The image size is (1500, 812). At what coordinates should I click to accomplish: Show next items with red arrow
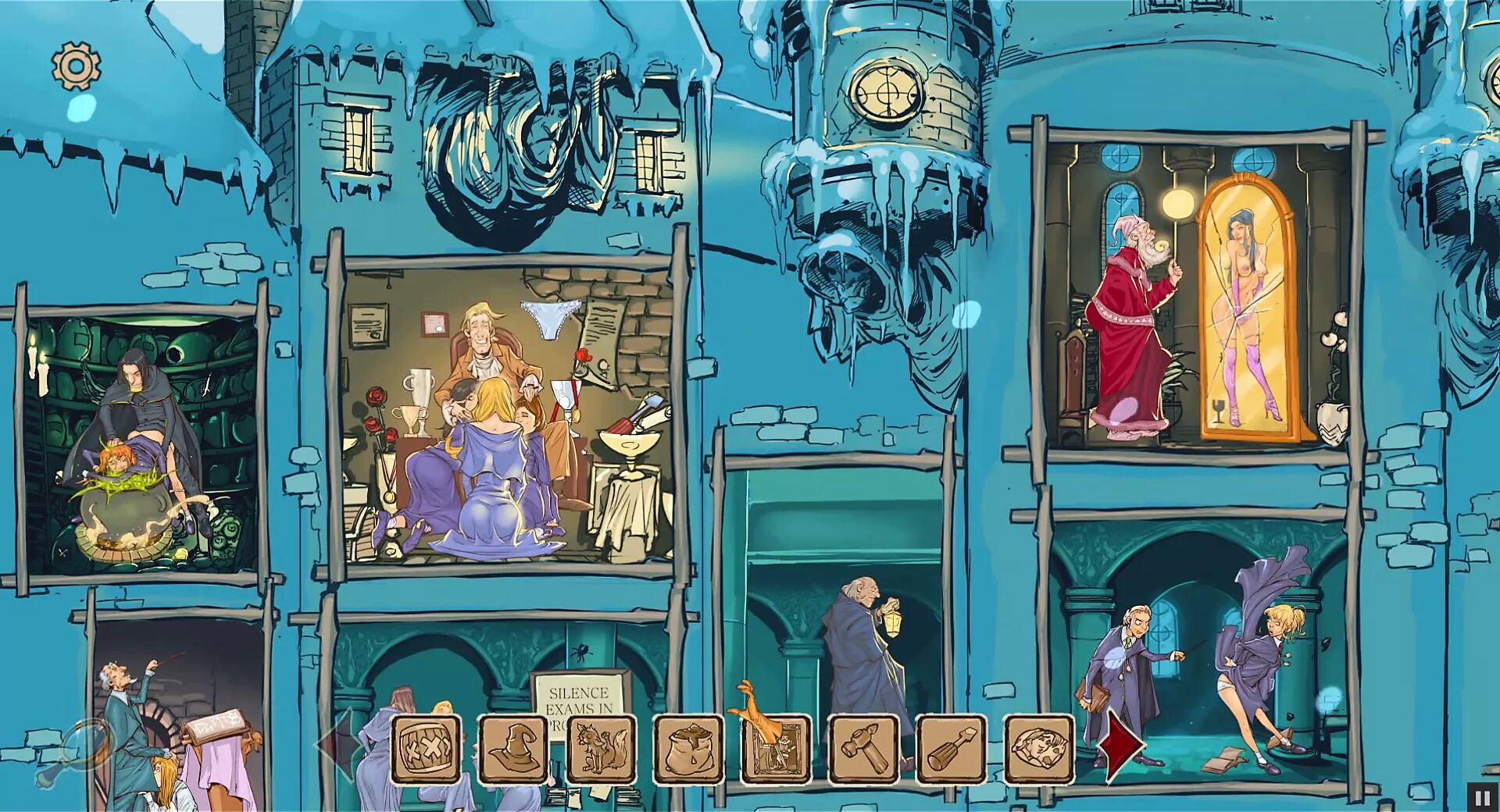[x=1120, y=745]
